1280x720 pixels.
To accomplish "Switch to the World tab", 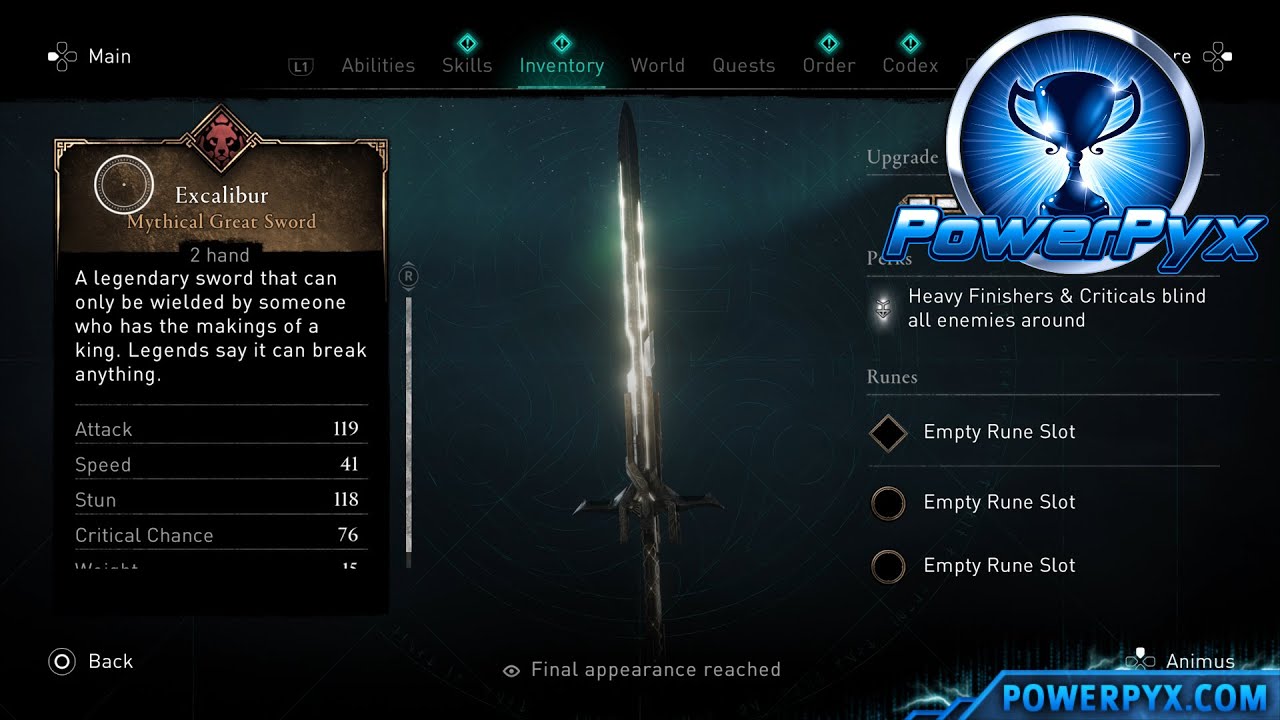I will [658, 65].
